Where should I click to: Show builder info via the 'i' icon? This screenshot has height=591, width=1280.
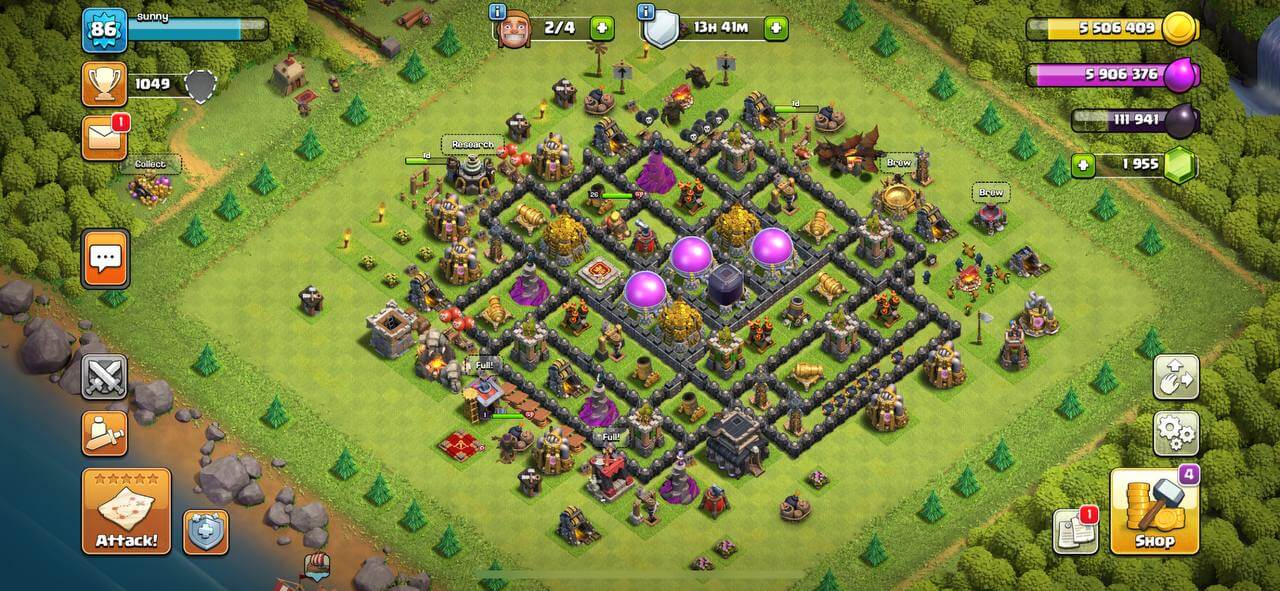497,12
